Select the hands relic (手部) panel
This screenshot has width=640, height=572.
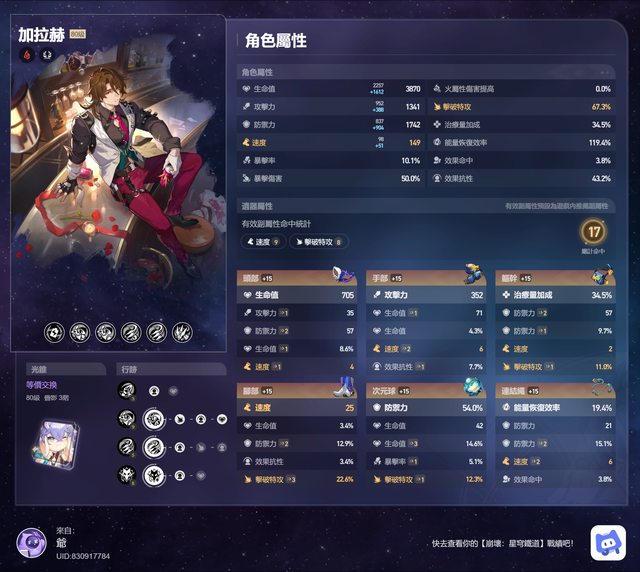[425, 322]
